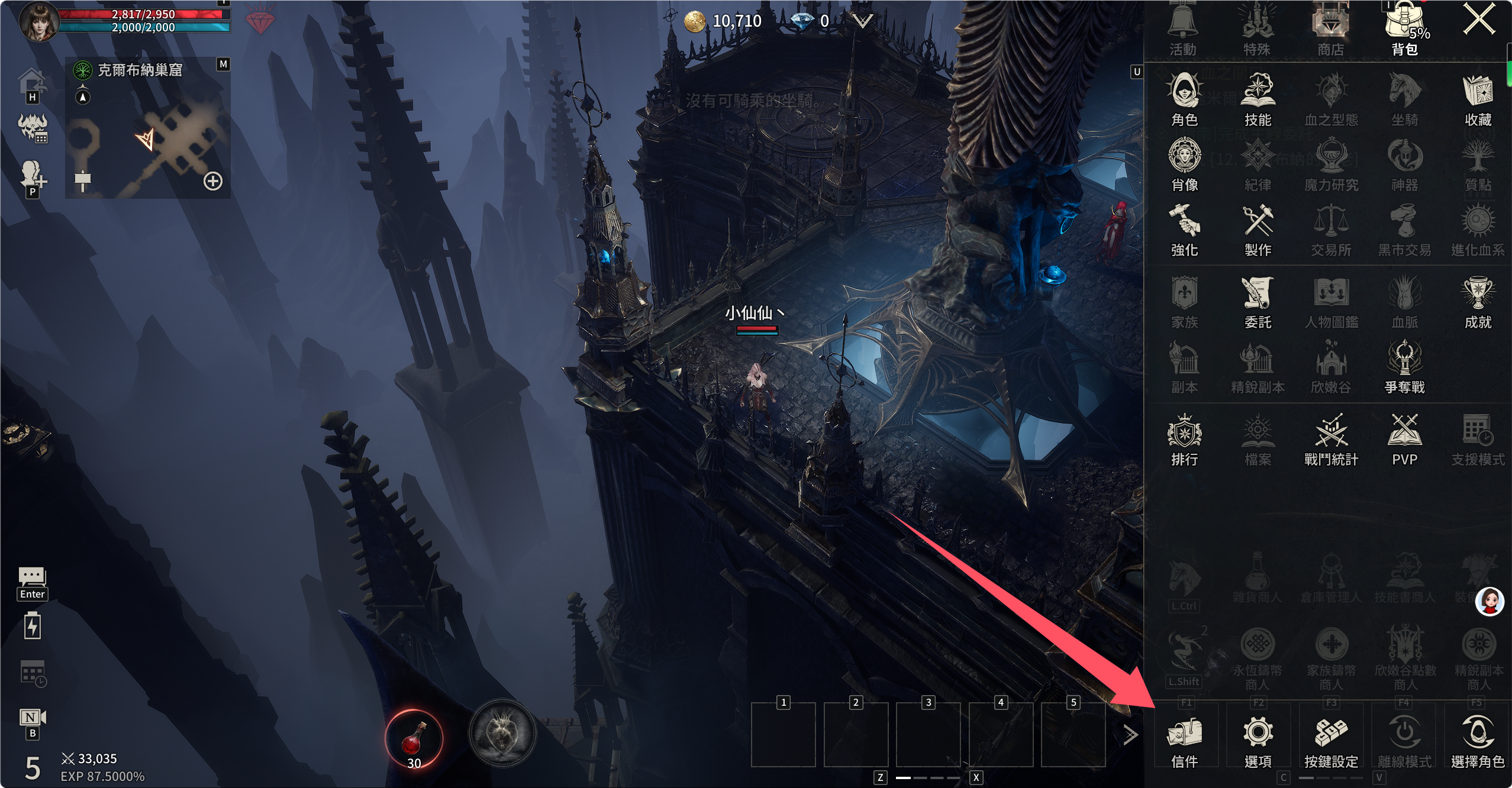The height and width of the screenshot is (788, 1512).
Task: Open the 排行 rankings menu
Action: 1184,438
